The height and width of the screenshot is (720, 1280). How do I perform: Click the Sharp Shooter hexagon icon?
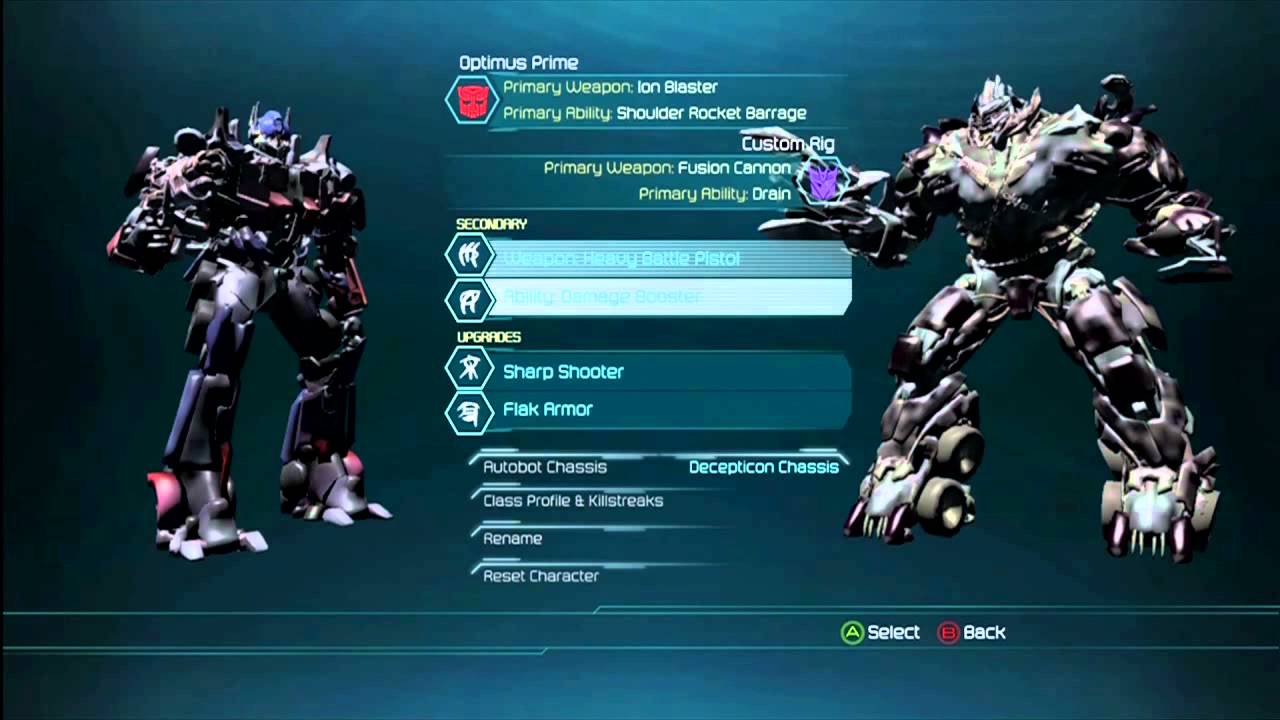tap(469, 371)
